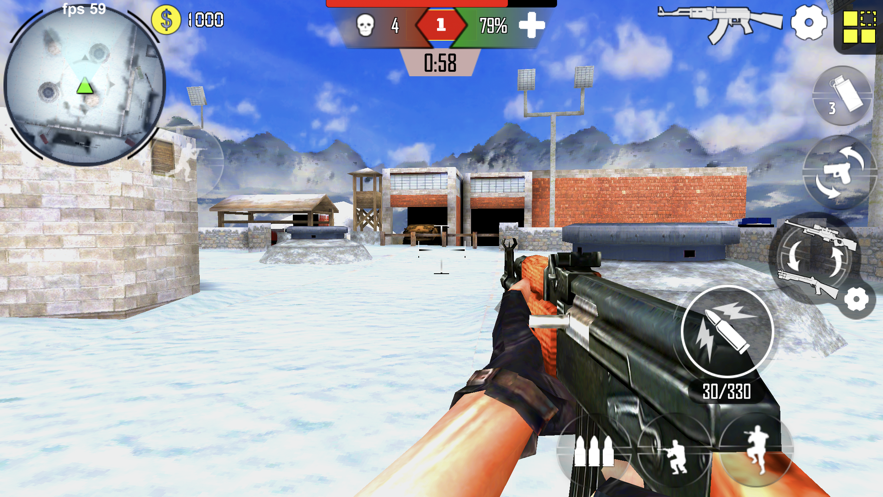Screen dimensions: 883x497
Task: Reload using the three bullets button
Action: pyautogui.click(x=594, y=451)
